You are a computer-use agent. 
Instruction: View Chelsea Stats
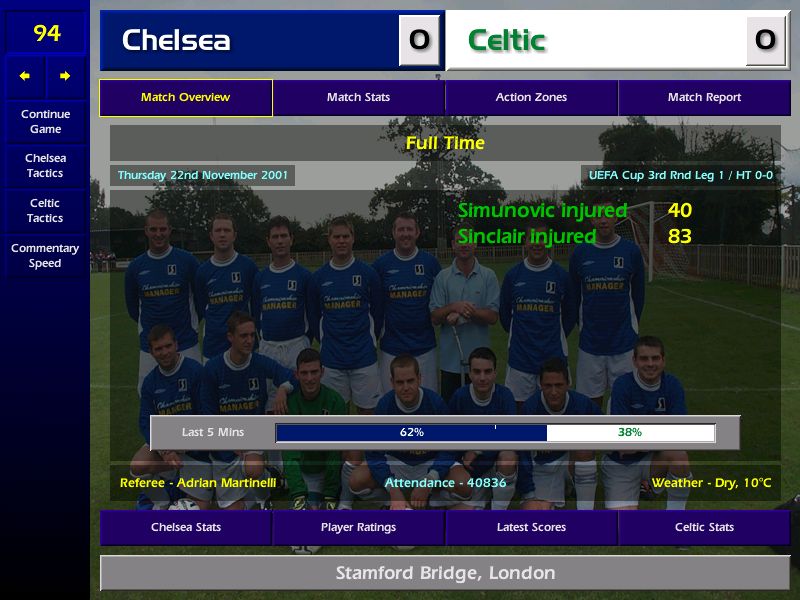click(x=186, y=527)
